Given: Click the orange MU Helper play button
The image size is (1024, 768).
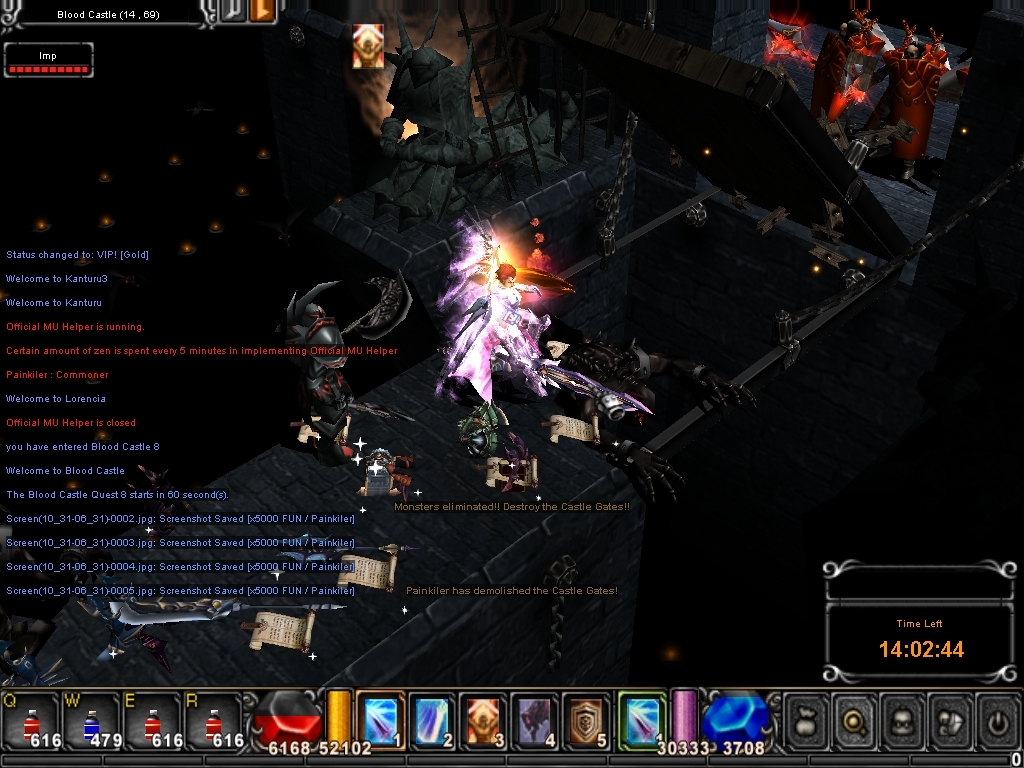Looking at the screenshot, I should pyautogui.click(x=263, y=12).
